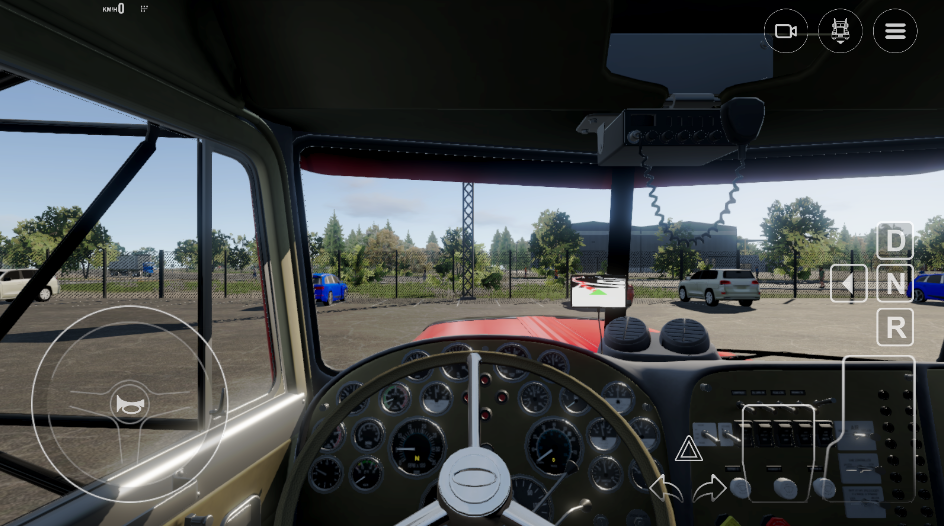
Task: Toggle the hazard warning triangle
Action: point(688,450)
